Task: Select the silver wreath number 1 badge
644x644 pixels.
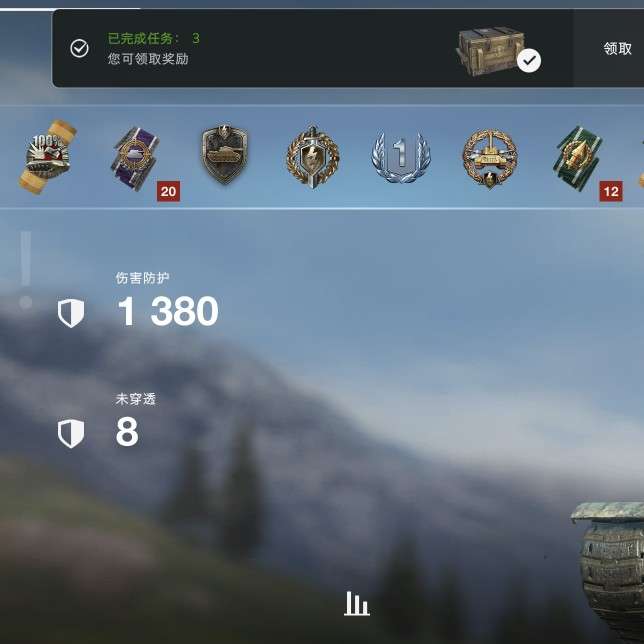Action: point(400,156)
